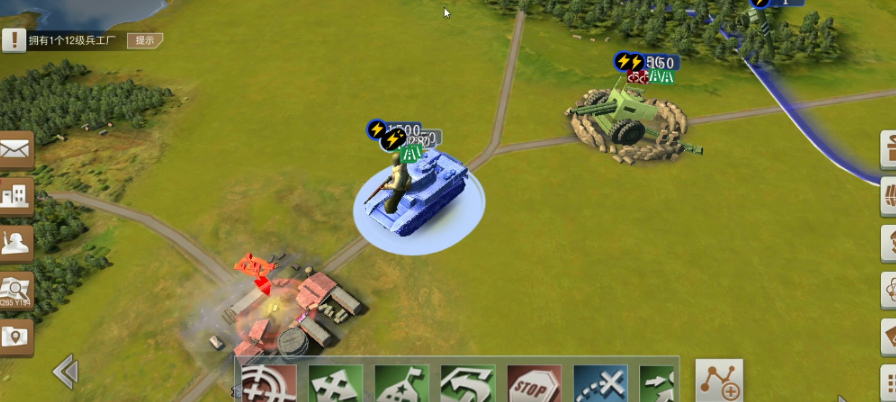Open the map pin bookmark icon
Image resolution: width=896 pixels, height=402 pixels.
[17, 337]
